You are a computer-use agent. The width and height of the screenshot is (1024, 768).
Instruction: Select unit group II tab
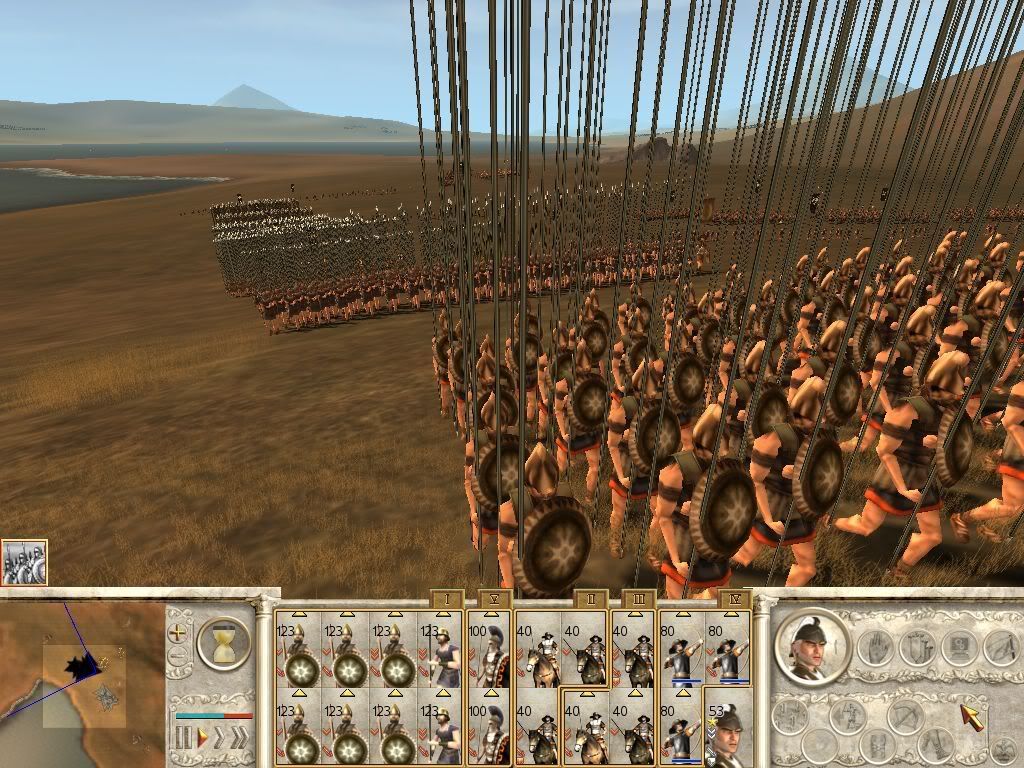(x=590, y=600)
